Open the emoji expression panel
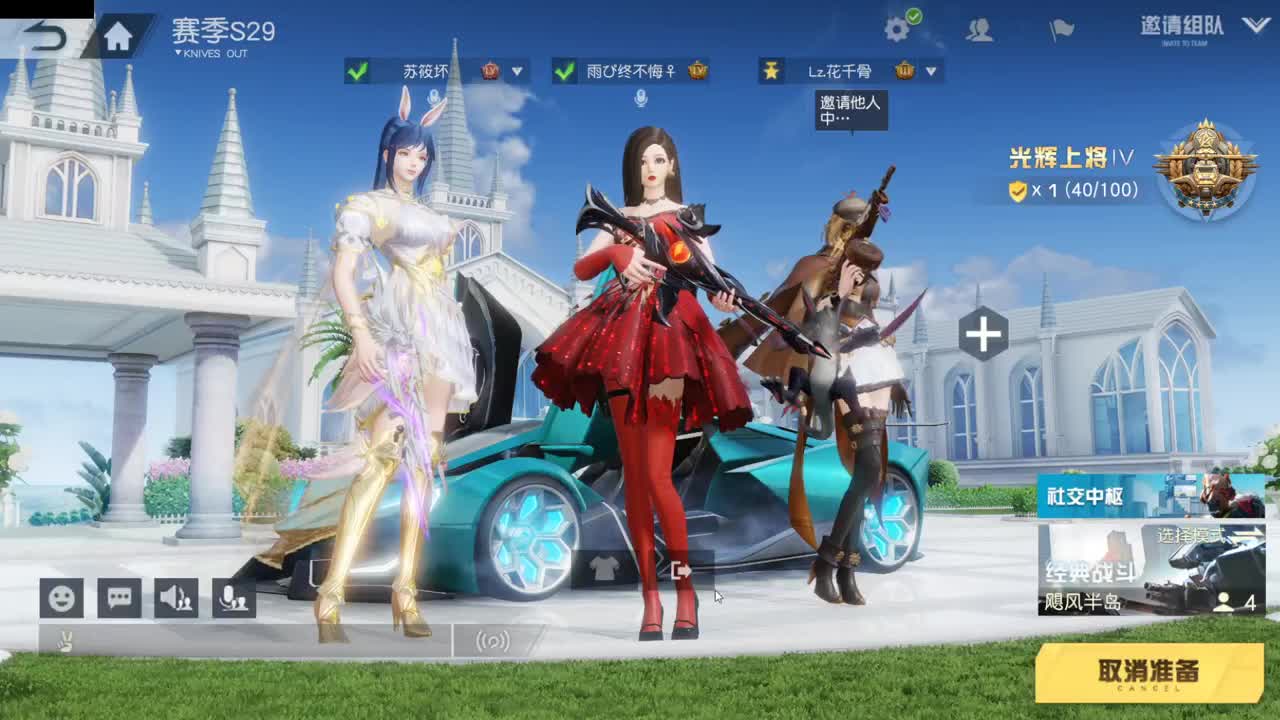The image size is (1280, 720). click(x=62, y=597)
